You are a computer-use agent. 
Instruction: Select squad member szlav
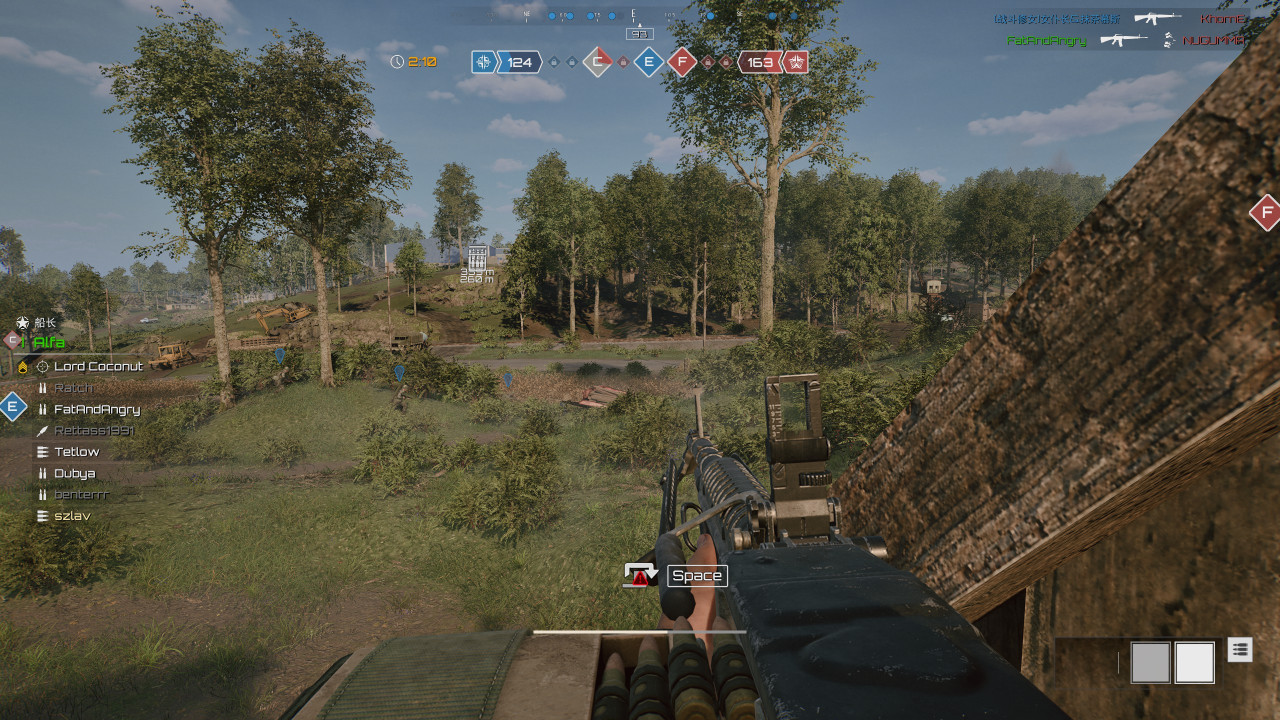(x=72, y=516)
